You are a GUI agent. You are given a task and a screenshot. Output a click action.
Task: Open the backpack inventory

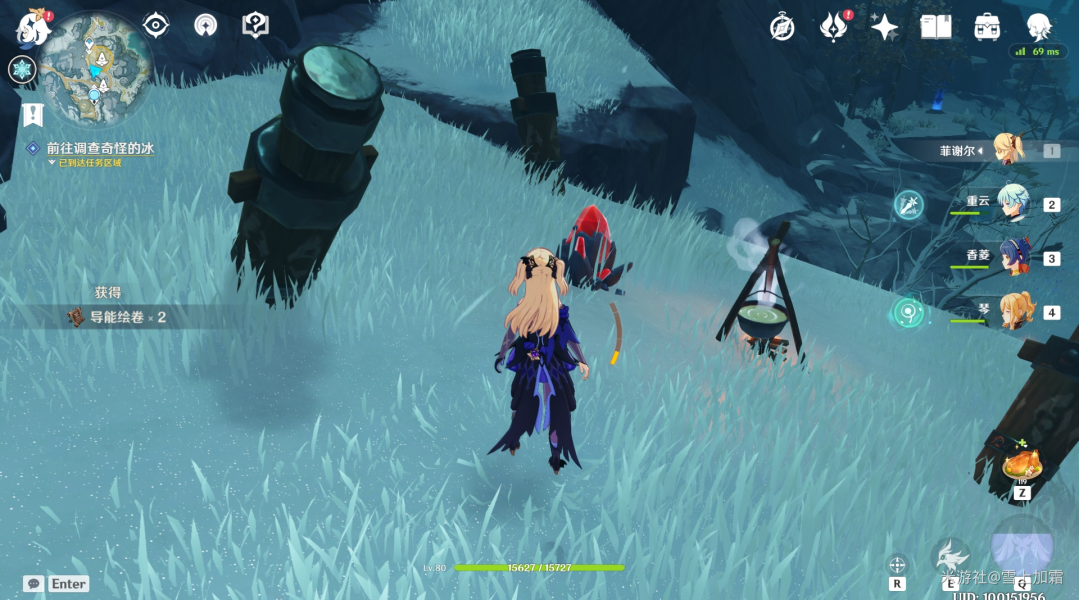click(987, 27)
